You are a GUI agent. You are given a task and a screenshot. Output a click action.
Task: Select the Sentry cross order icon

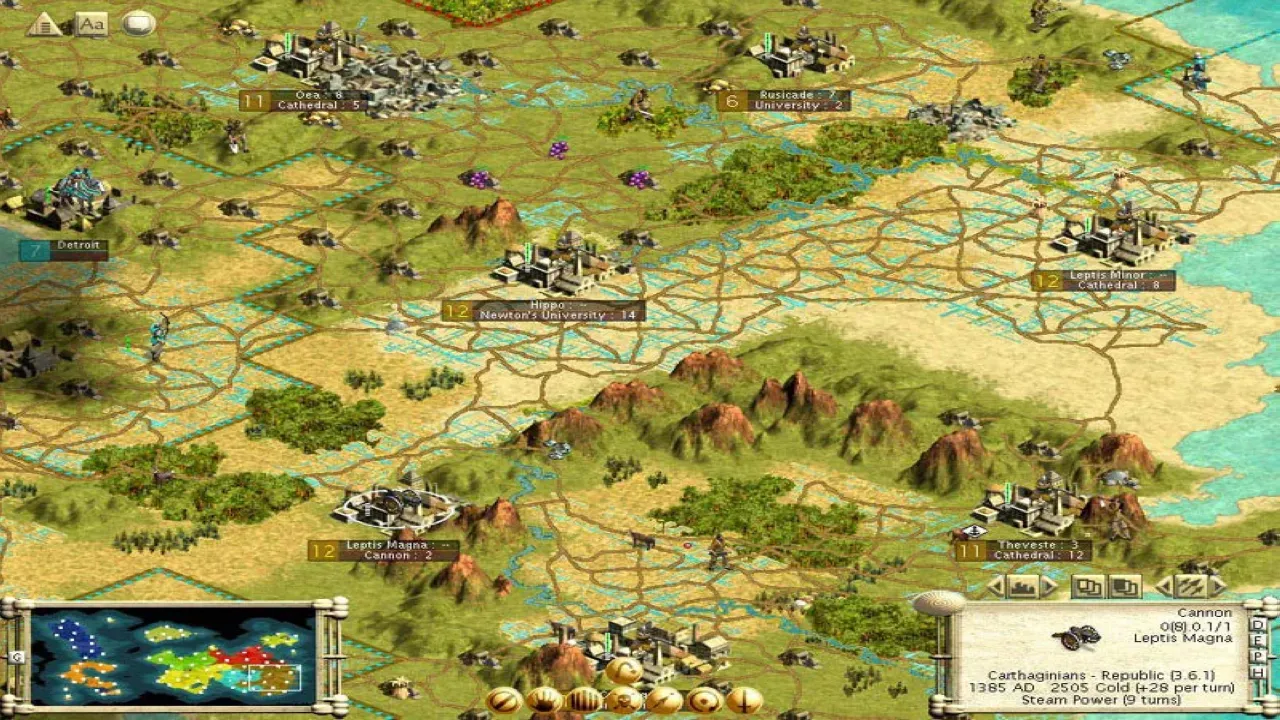742,700
